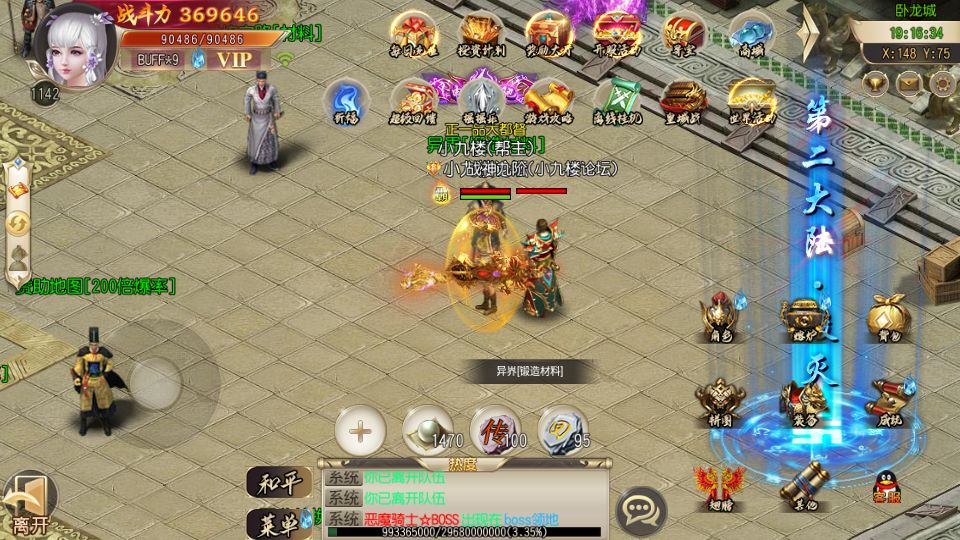
Task: Open the 皇城战 imperial city battle icon
Action: pos(684,101)
